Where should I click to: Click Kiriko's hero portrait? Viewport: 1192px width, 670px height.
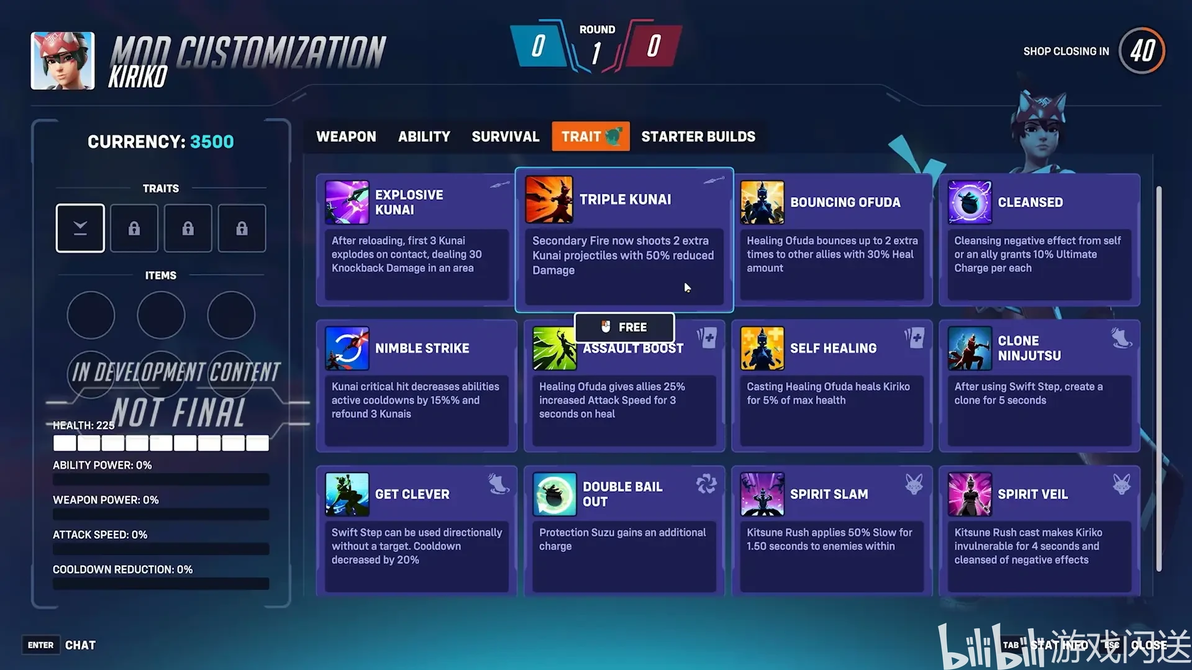pos(63,61)
